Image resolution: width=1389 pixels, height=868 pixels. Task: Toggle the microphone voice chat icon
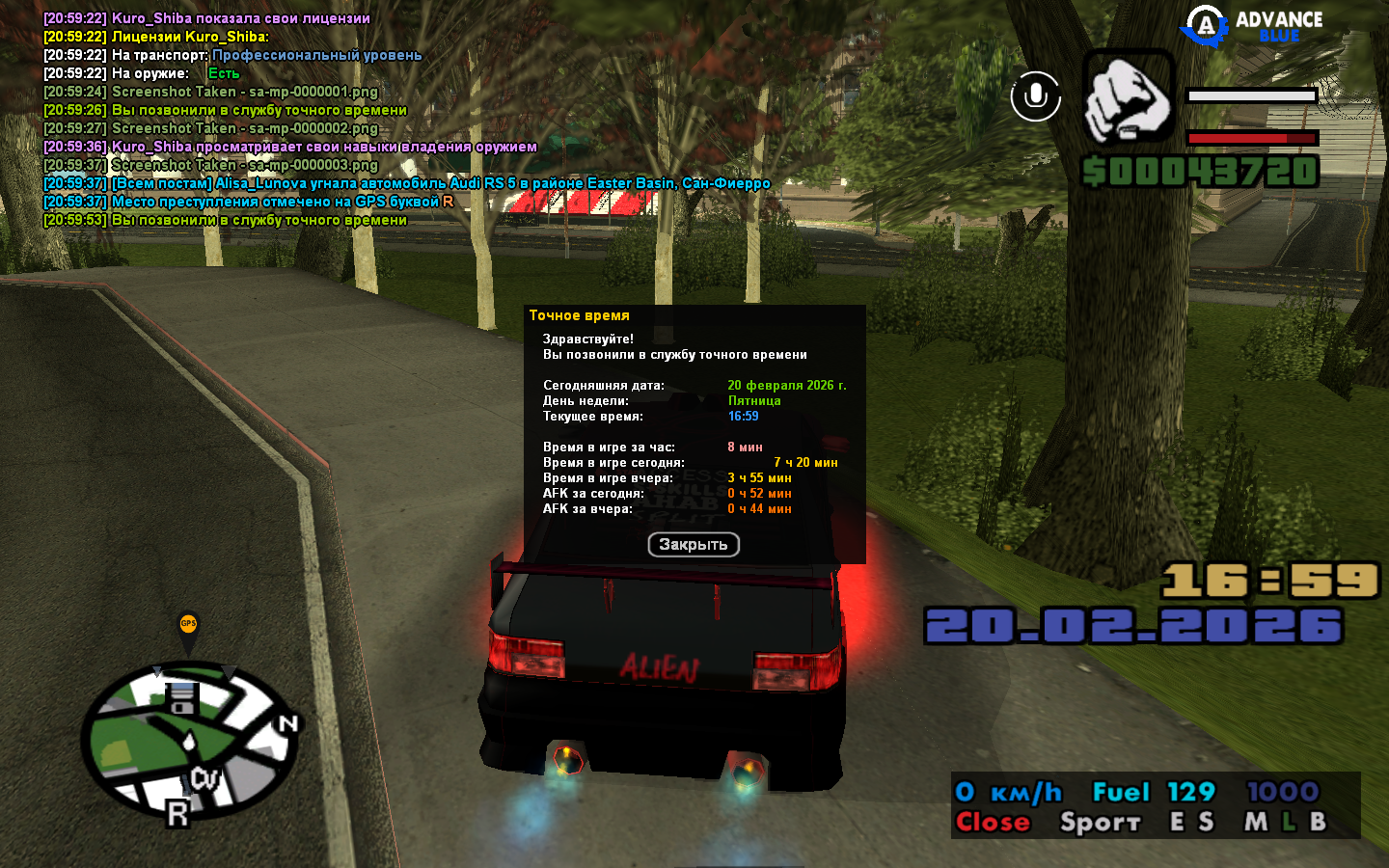pyautogui.click(x=1035, y=96)
